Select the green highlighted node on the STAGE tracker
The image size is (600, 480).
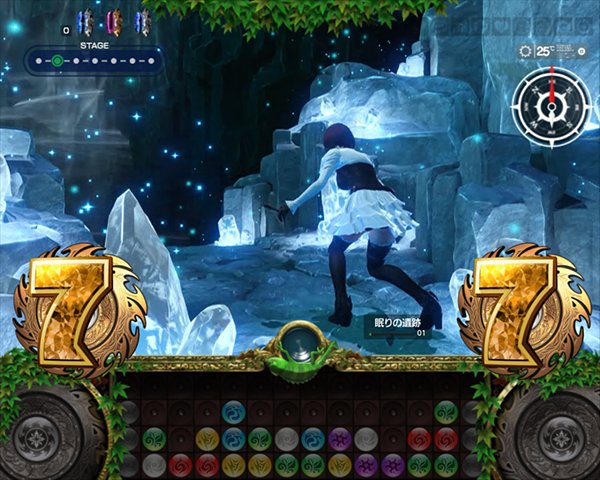(57, 62)
